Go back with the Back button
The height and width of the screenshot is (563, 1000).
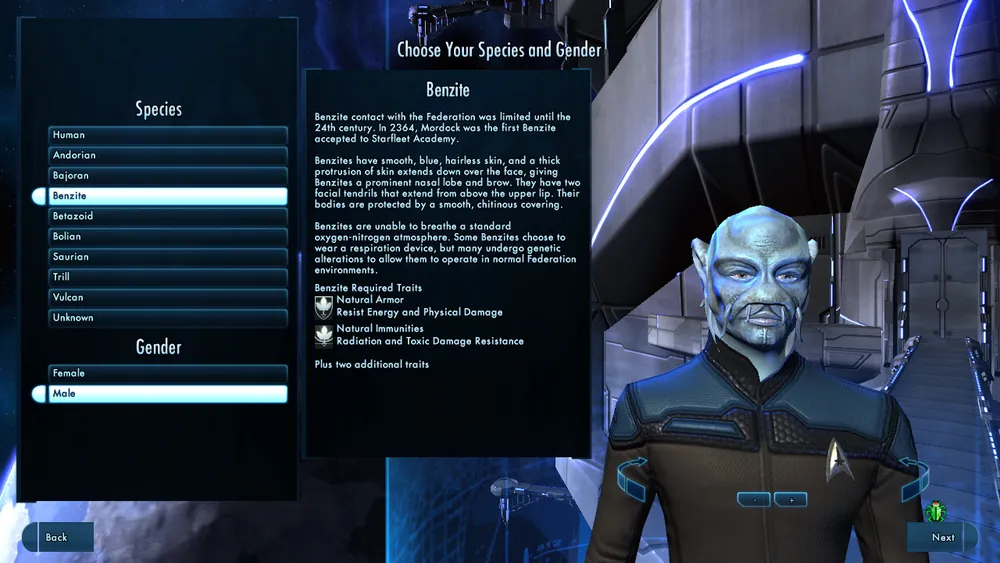[58, 537]
